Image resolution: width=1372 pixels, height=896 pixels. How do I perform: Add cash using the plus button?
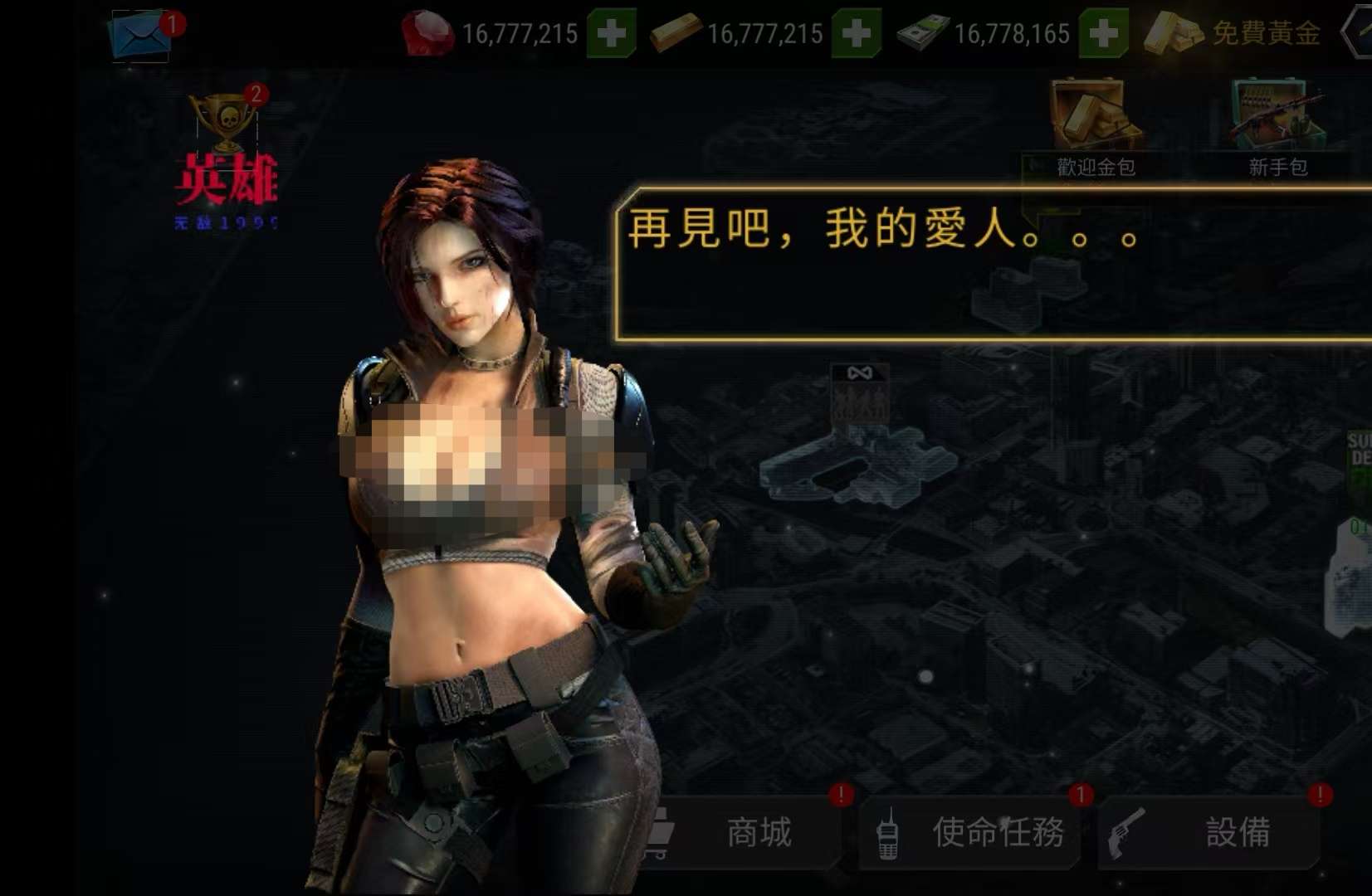tap(1102, 33)
